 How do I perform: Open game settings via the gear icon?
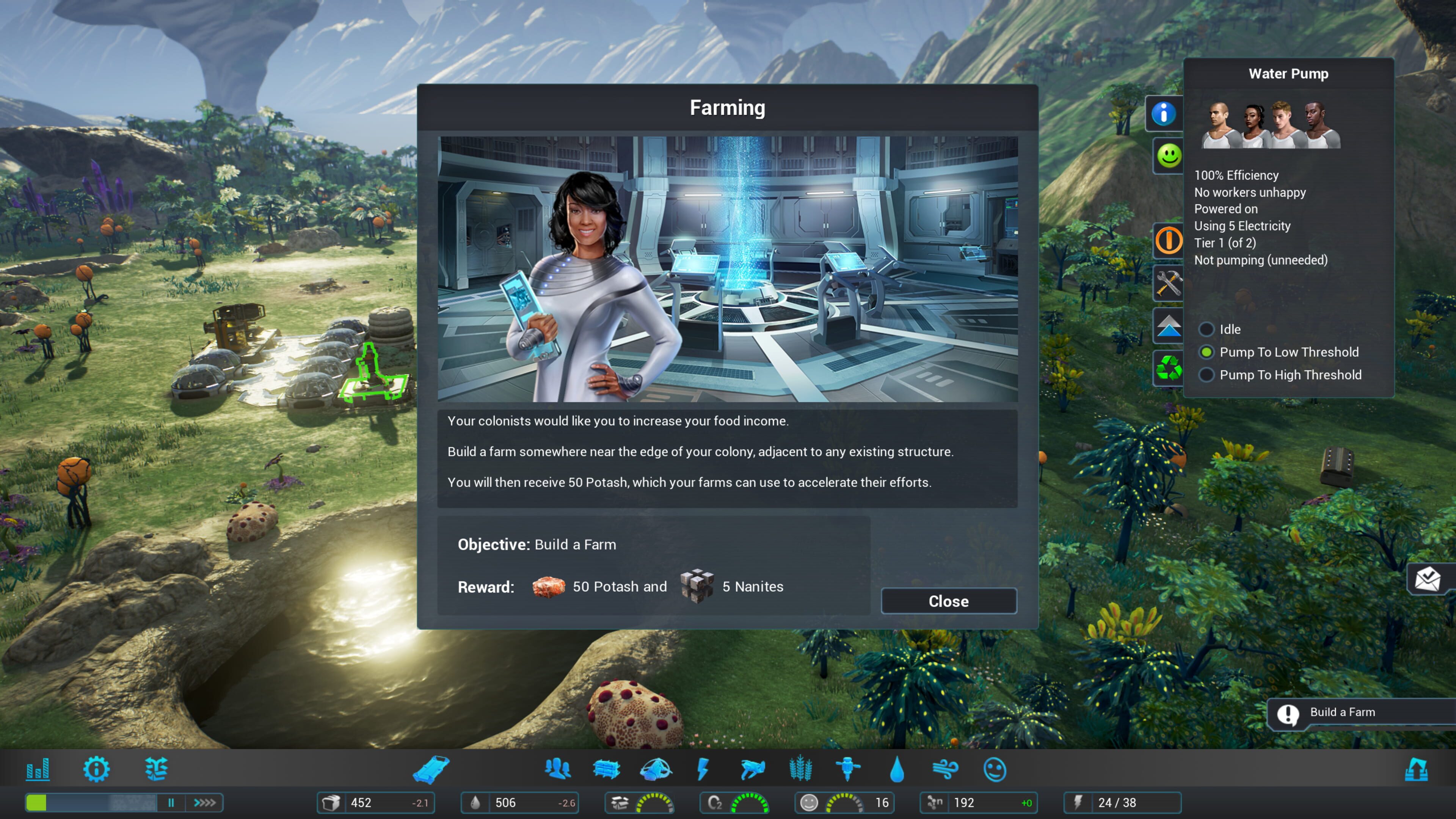click(96, 769)
